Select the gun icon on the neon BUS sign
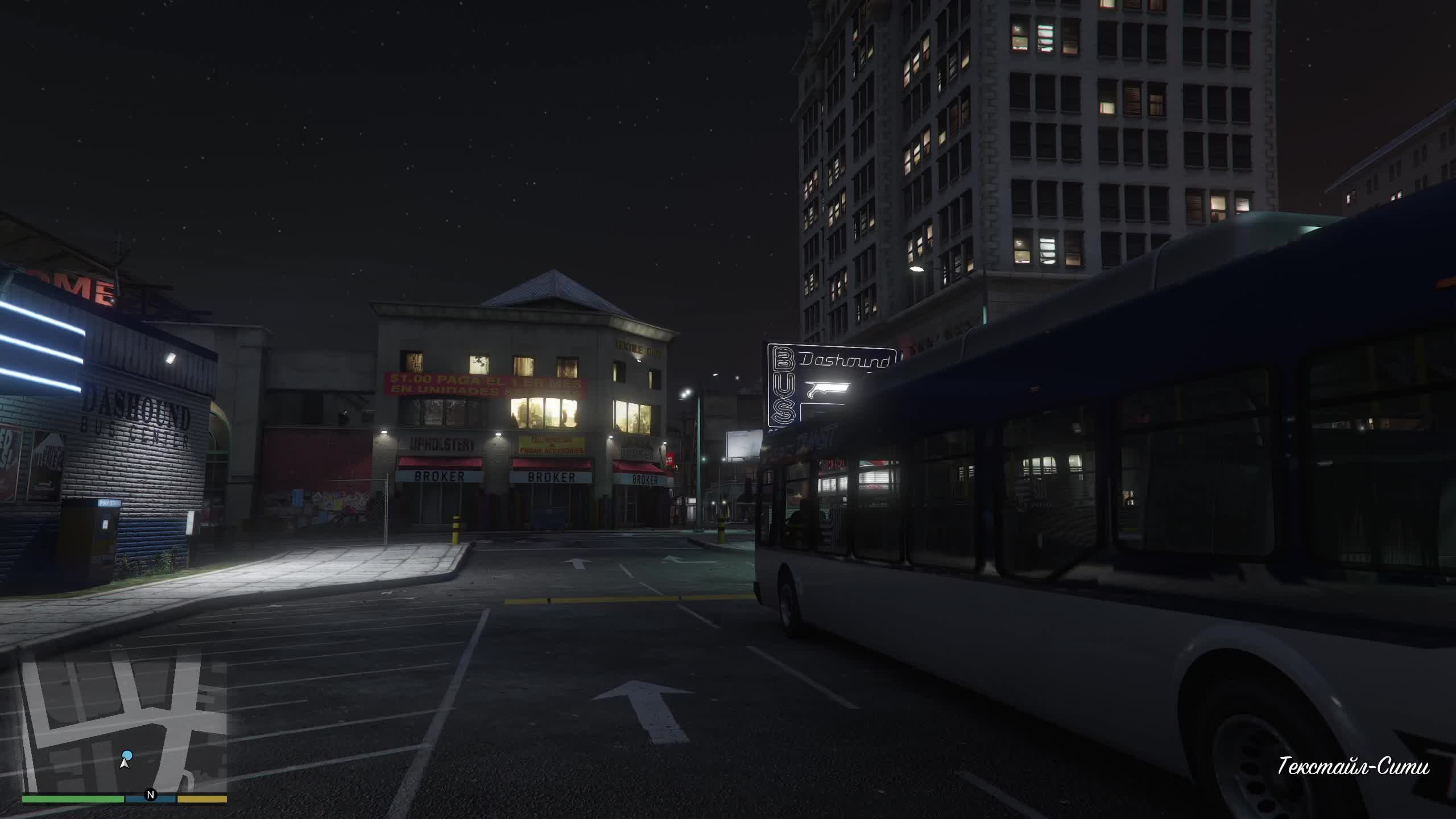The width and height of the screenshot is (1456, 819). 828,390
